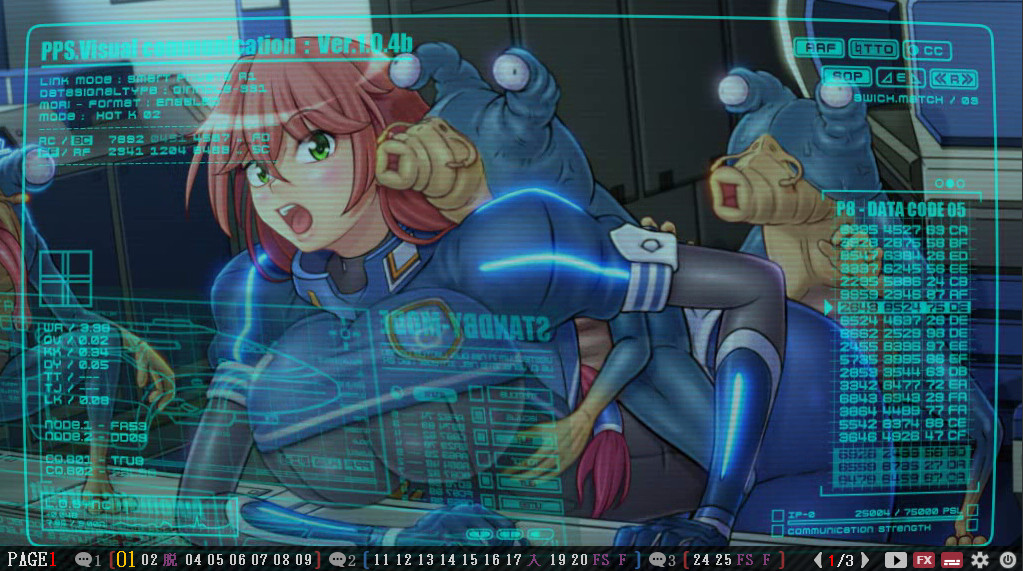Start auto-play with the play button
1023x571 pixels.
(x=895, y=560)
